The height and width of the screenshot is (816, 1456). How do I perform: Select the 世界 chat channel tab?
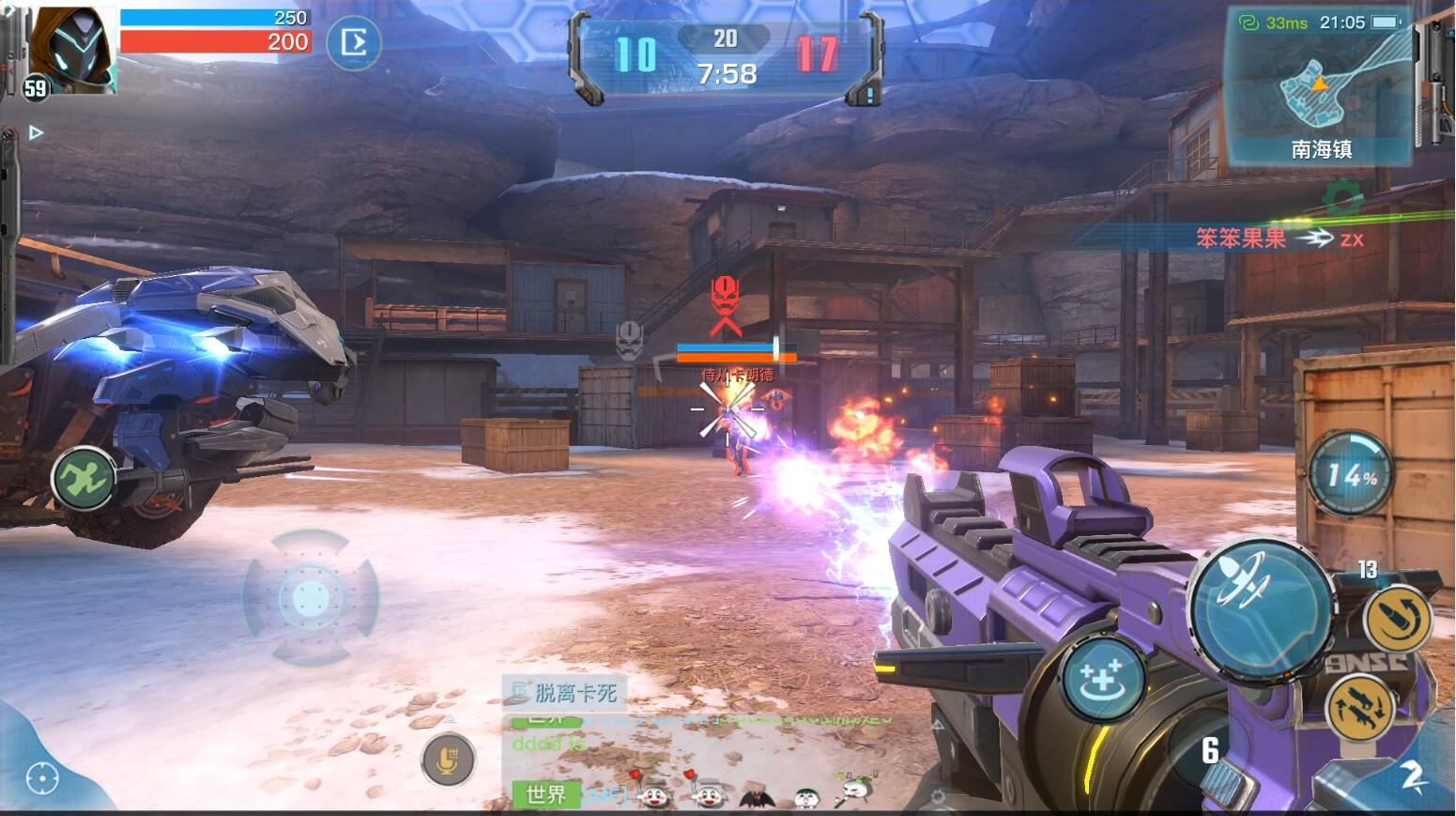click(545, 795)
